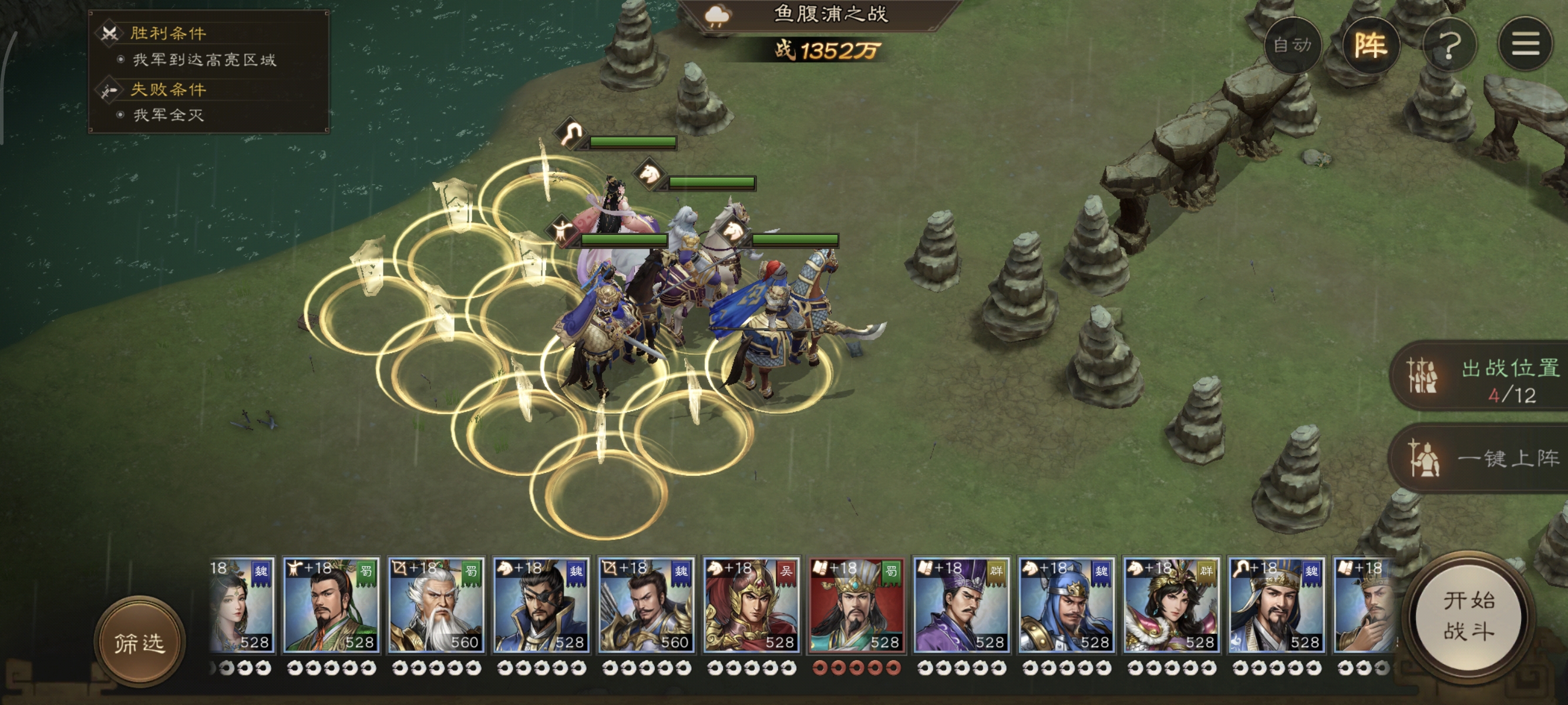This screenshot has width=1568, height=705.
Task: Show help via question mark button
Action: [1449, 45]
